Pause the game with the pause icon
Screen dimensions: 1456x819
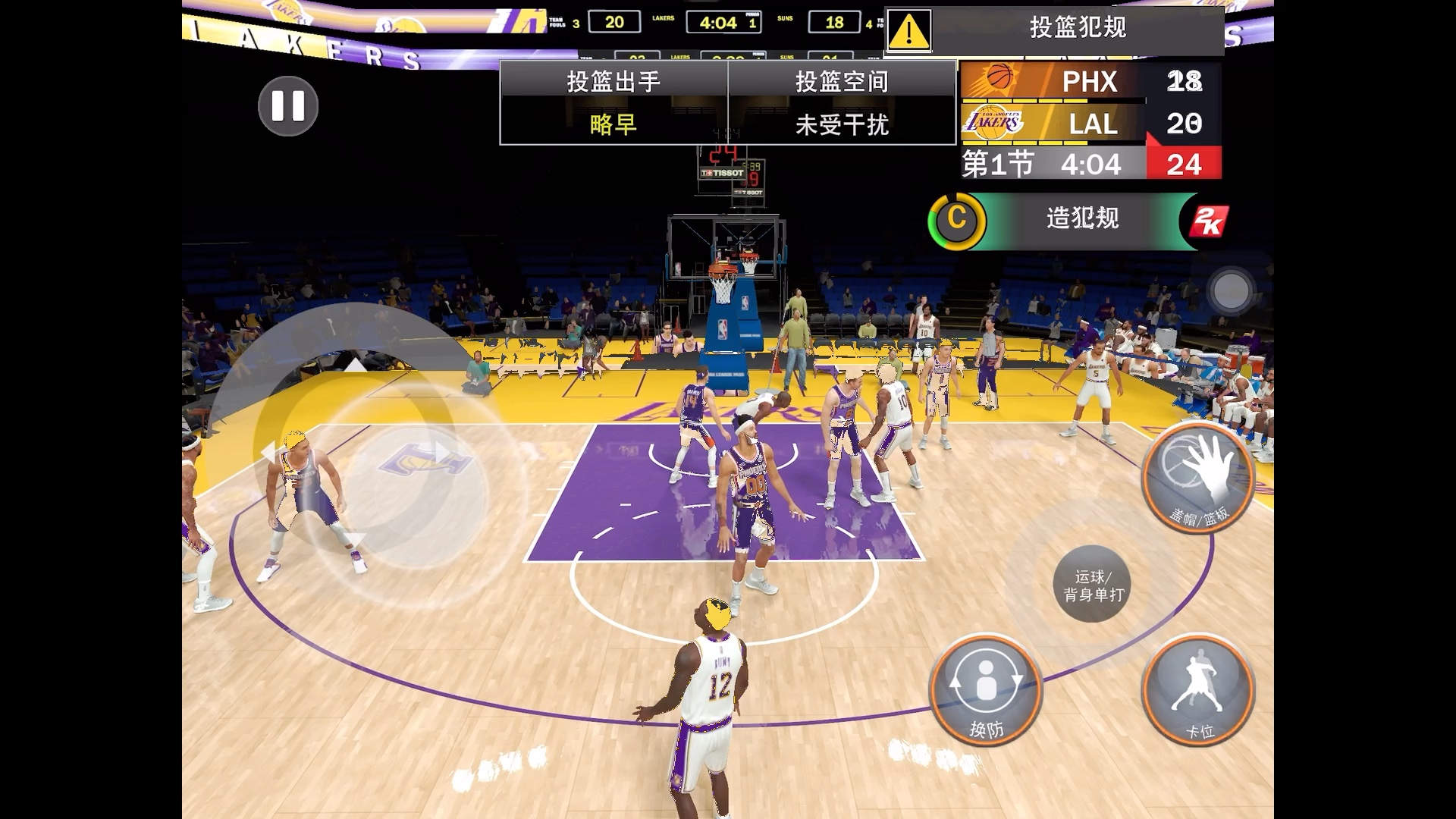(x=287, y=105)
